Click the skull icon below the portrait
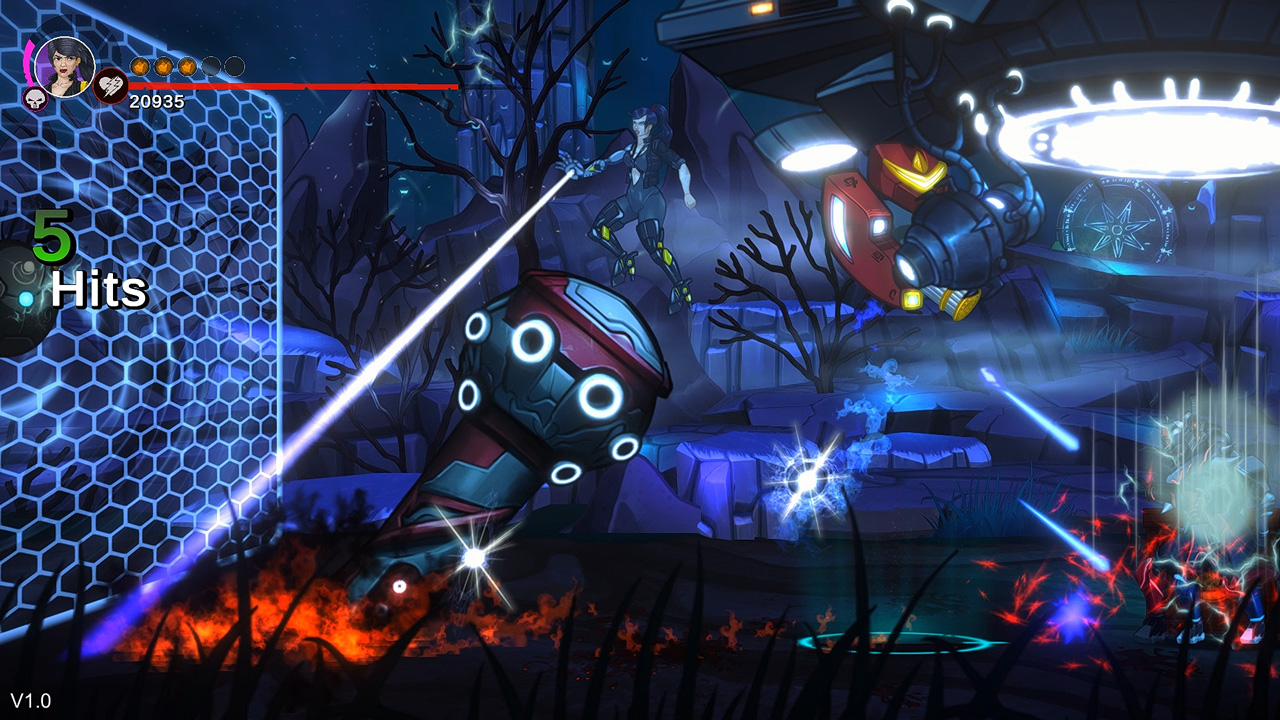This screenshot has height=720, width=1280. [x=34, y=97]
